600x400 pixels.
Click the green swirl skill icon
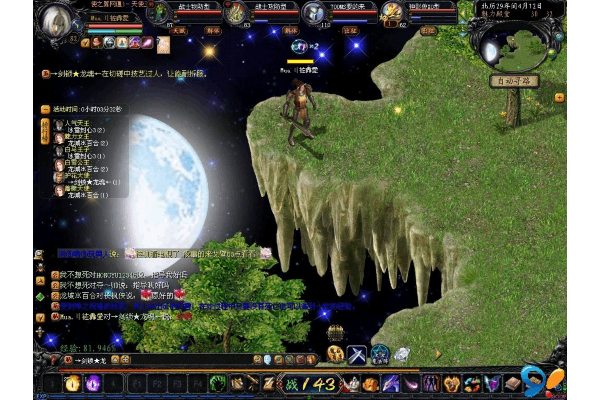tap(217, 383)
